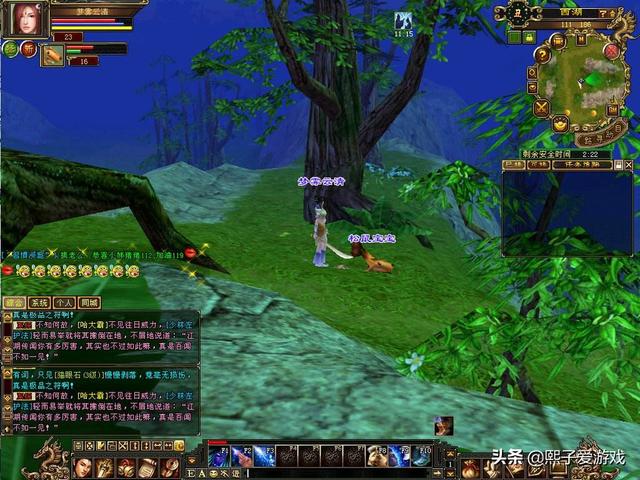Click the red round button under the portrait

[27, 48]
